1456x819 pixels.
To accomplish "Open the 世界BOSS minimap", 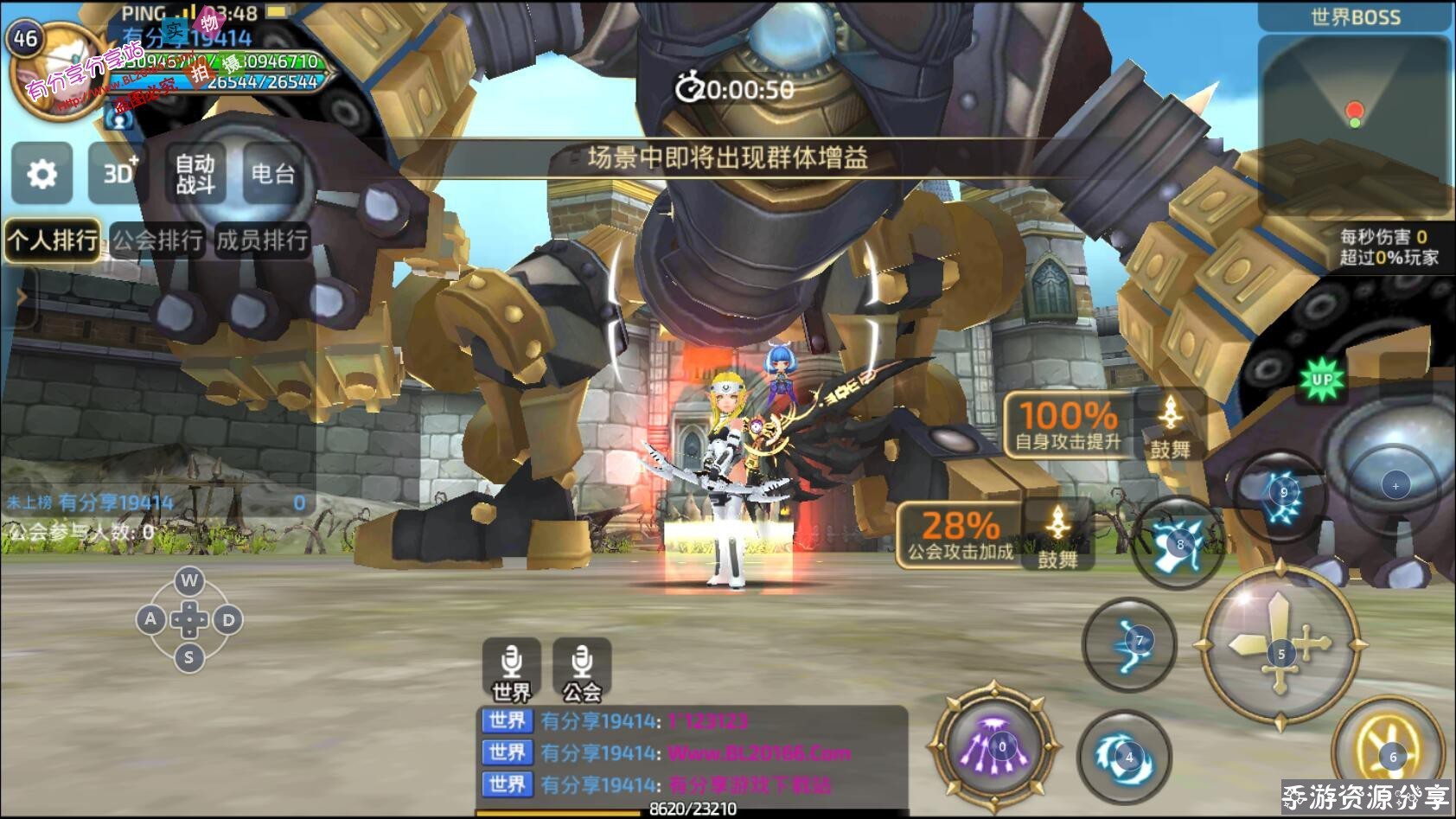I will click(x=1354, y=121).
